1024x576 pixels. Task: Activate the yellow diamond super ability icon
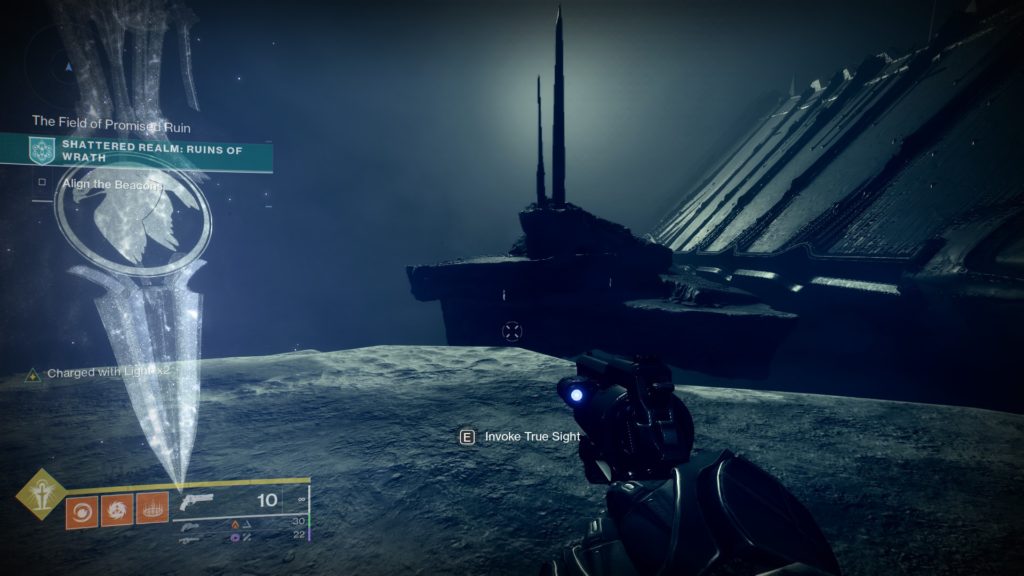tap(41, 494)
